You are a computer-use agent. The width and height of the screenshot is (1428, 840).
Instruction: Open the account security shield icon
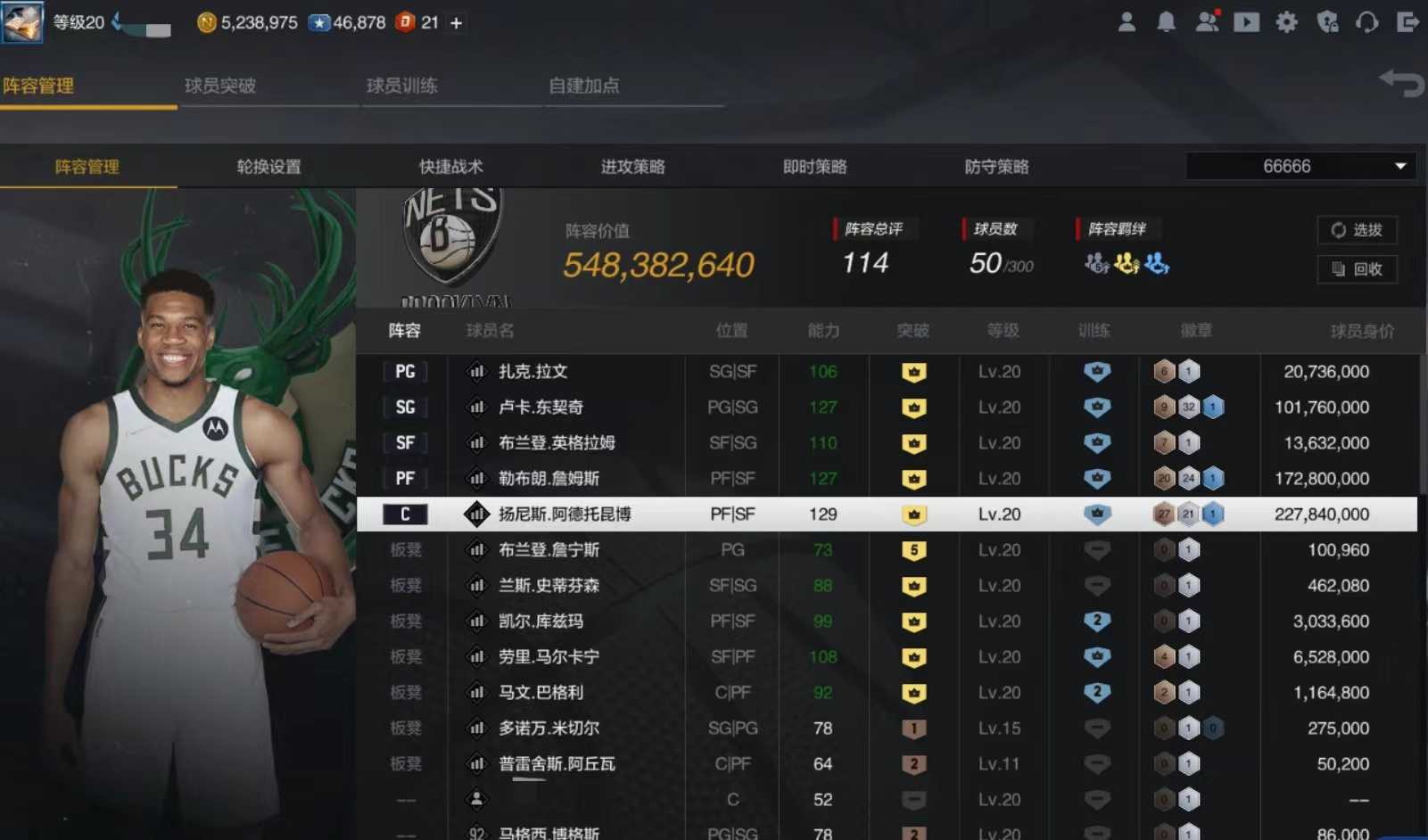click(1328, 22)
